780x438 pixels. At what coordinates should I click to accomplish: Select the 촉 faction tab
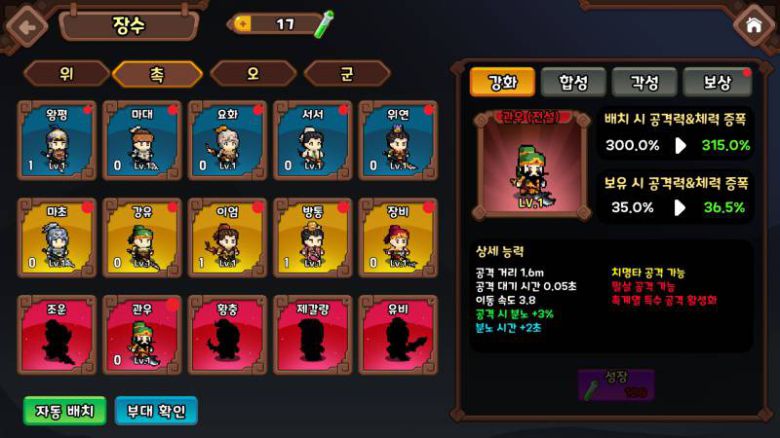click(x=157, y=73)
